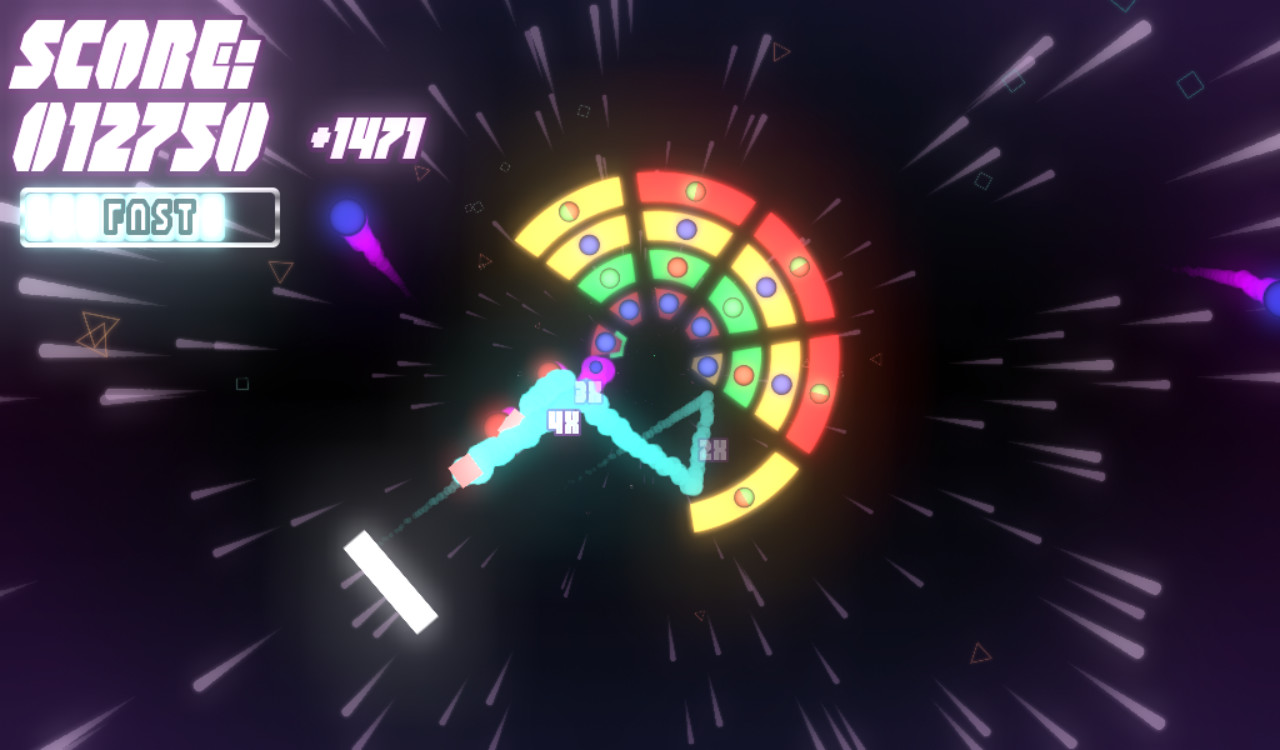Click the 4X multiplier label
This screenshot has width=1280, height=750.
[563, 424]
